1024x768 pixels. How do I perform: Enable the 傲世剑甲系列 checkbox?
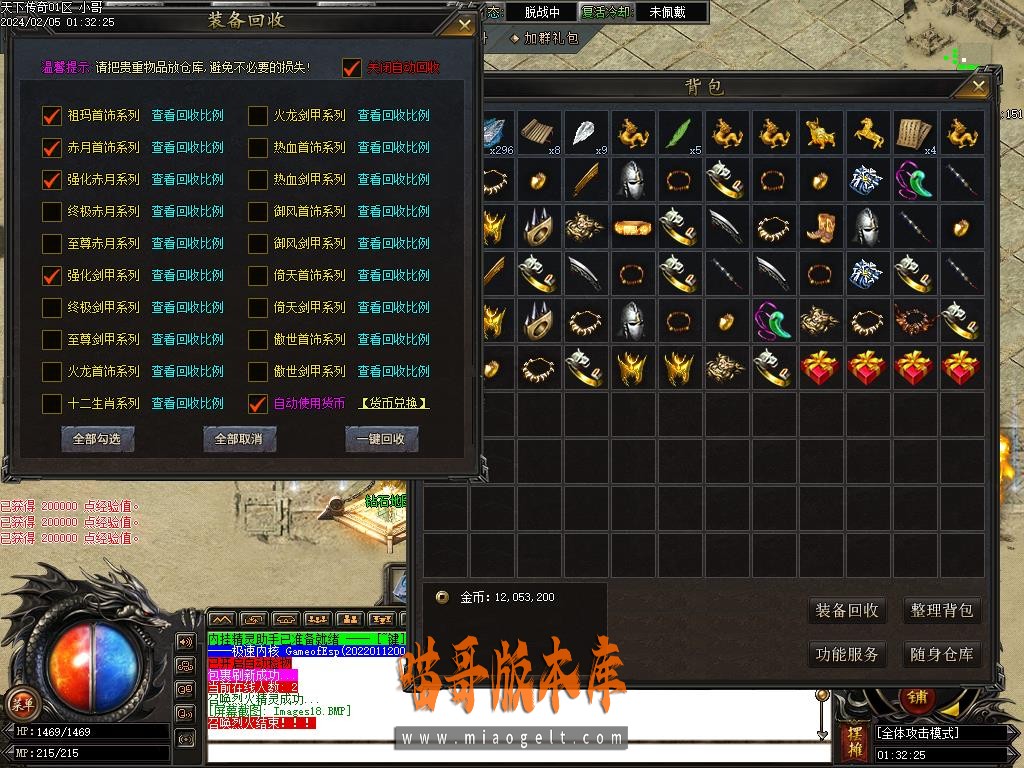pyautogui.click(x=258, y=371)
